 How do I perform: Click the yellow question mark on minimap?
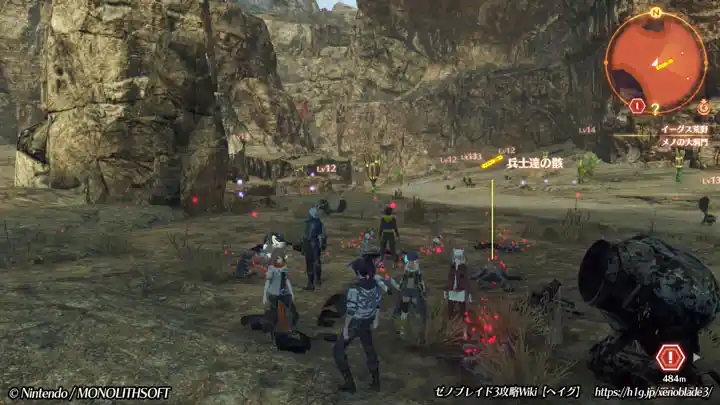click(x=655, y=108)
